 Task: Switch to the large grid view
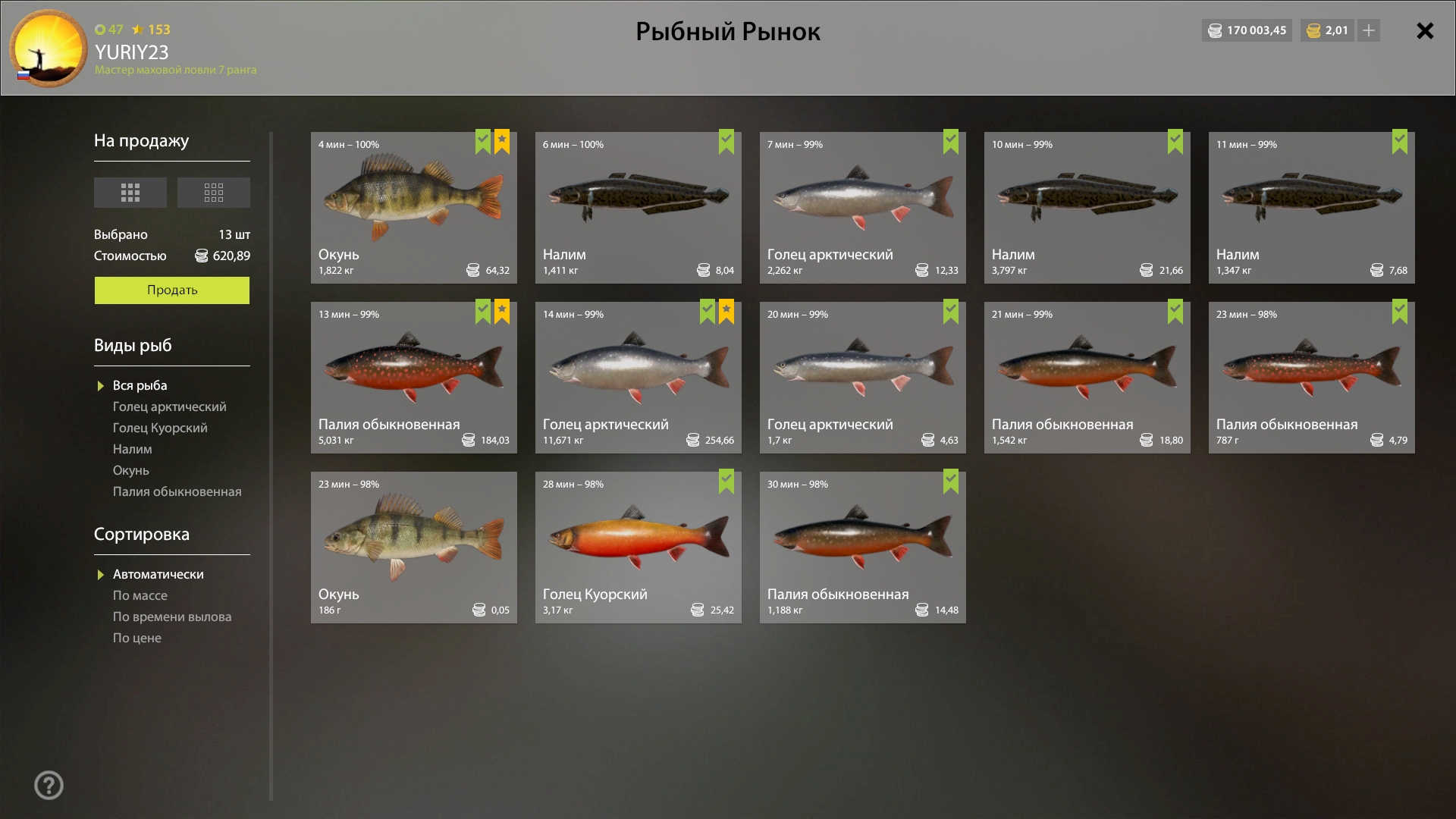pyautogui.click(x=130, y=193)
